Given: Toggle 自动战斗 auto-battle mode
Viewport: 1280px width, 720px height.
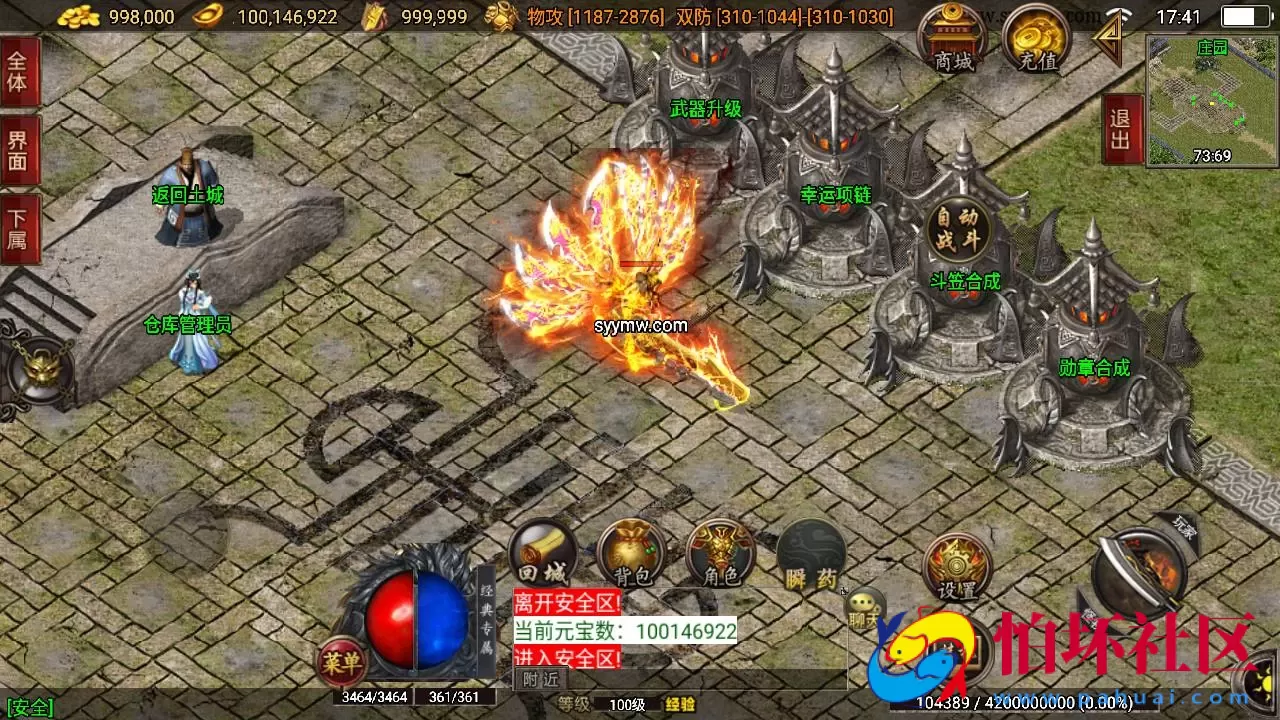Looking at the screenshot, I should click(x=962, y=226).
